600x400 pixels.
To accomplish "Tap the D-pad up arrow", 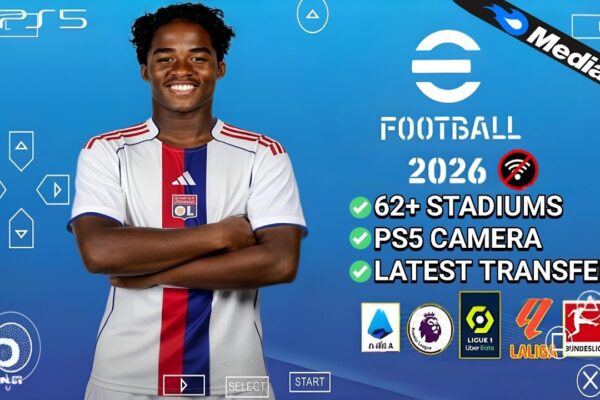I will 21,150.
